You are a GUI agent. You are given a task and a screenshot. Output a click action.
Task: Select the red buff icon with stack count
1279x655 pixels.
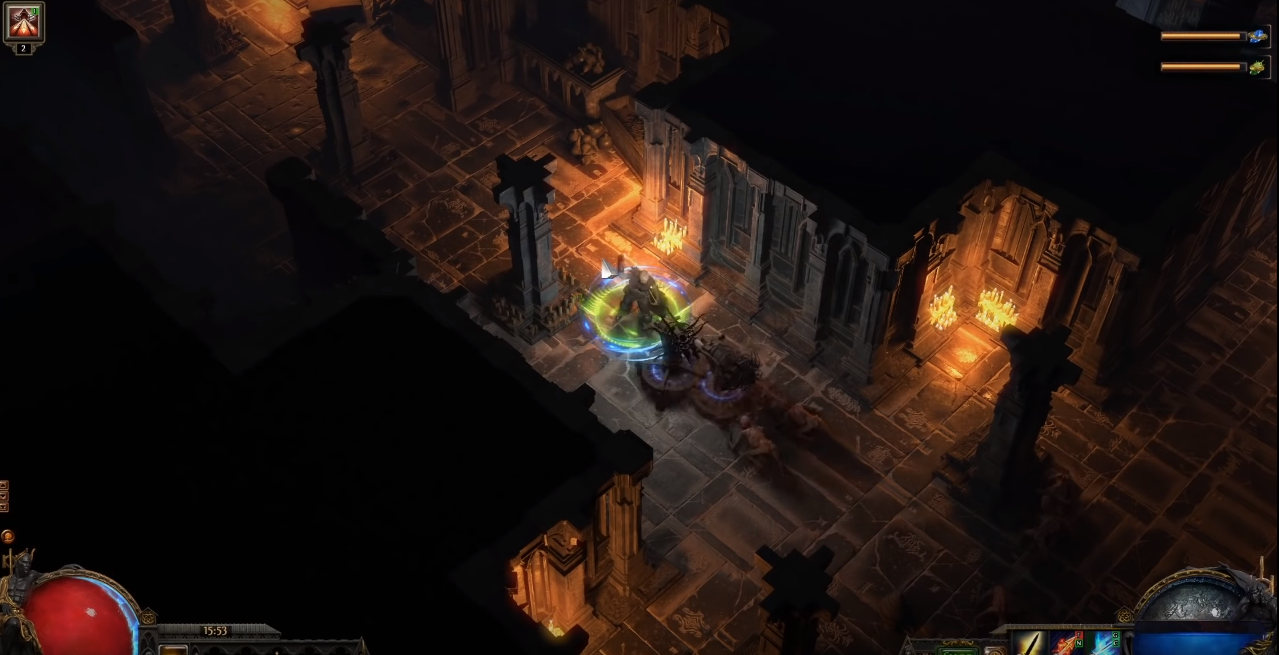[24, 24]
